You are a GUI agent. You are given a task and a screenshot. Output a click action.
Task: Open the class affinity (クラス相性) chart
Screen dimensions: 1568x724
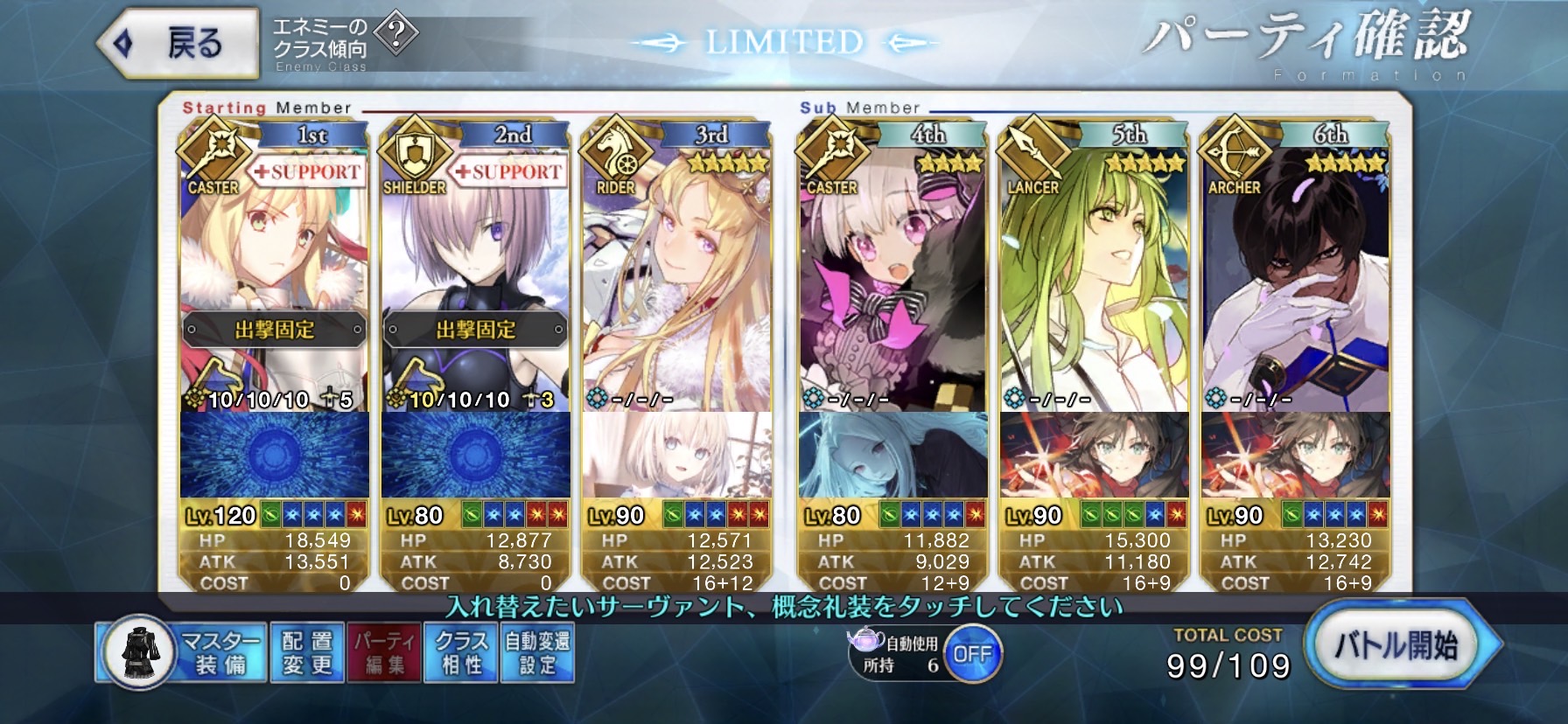460,652
